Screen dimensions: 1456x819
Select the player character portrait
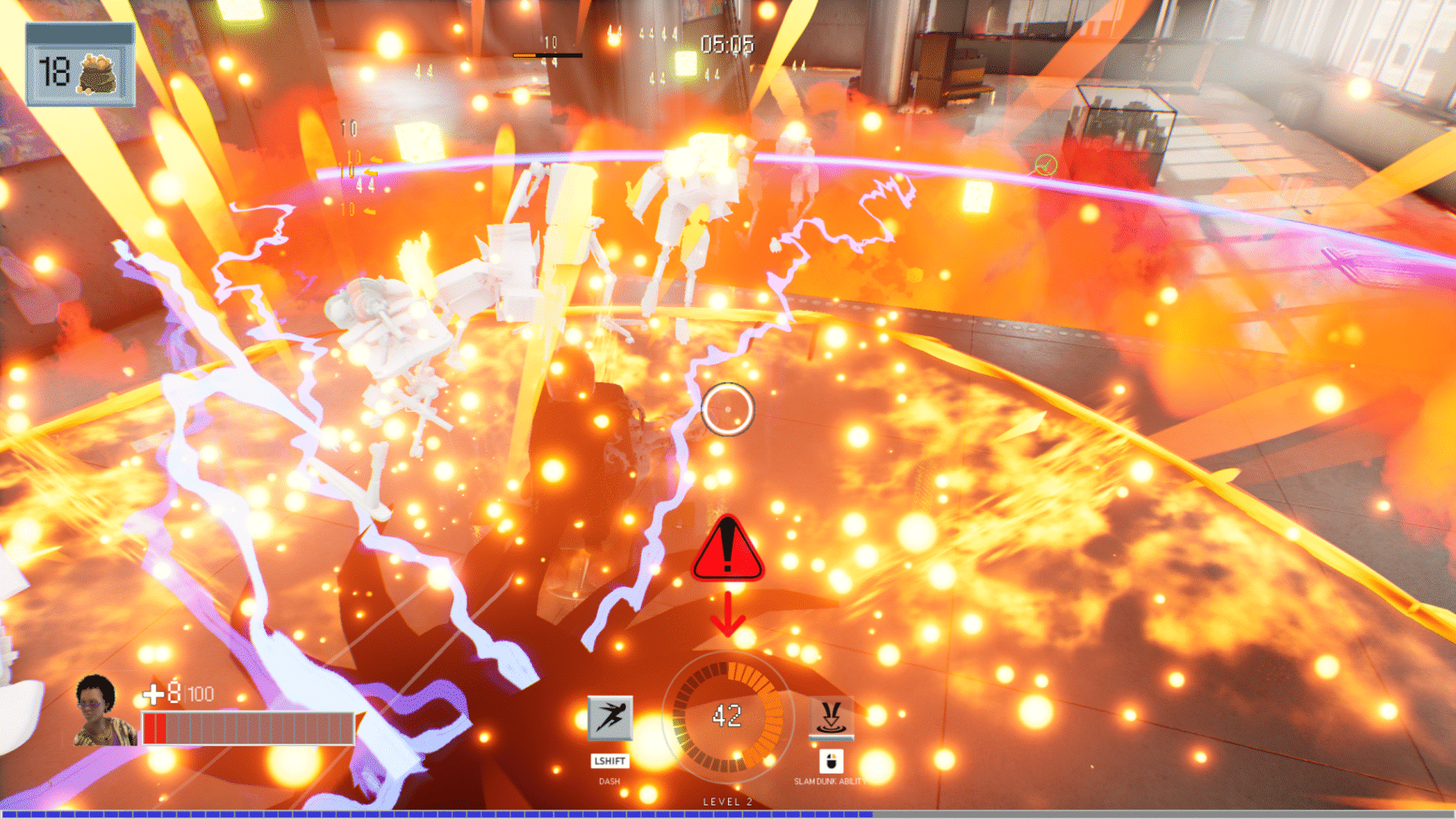tap(101, 711)
